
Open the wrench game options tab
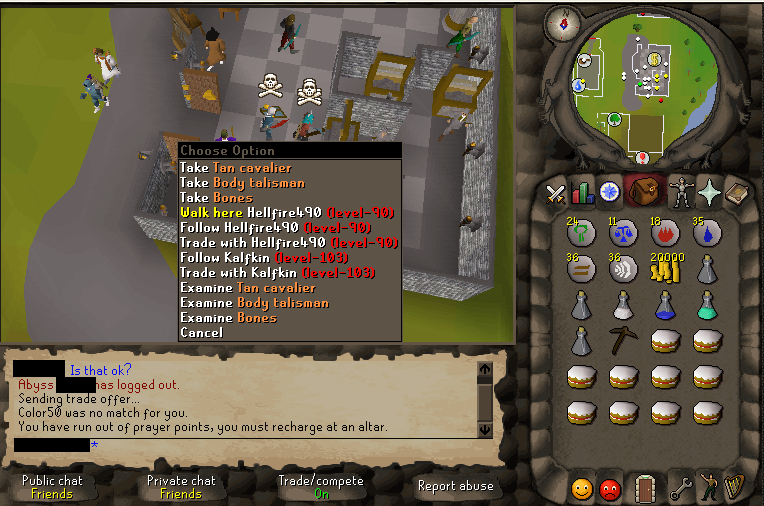point(682,488)
